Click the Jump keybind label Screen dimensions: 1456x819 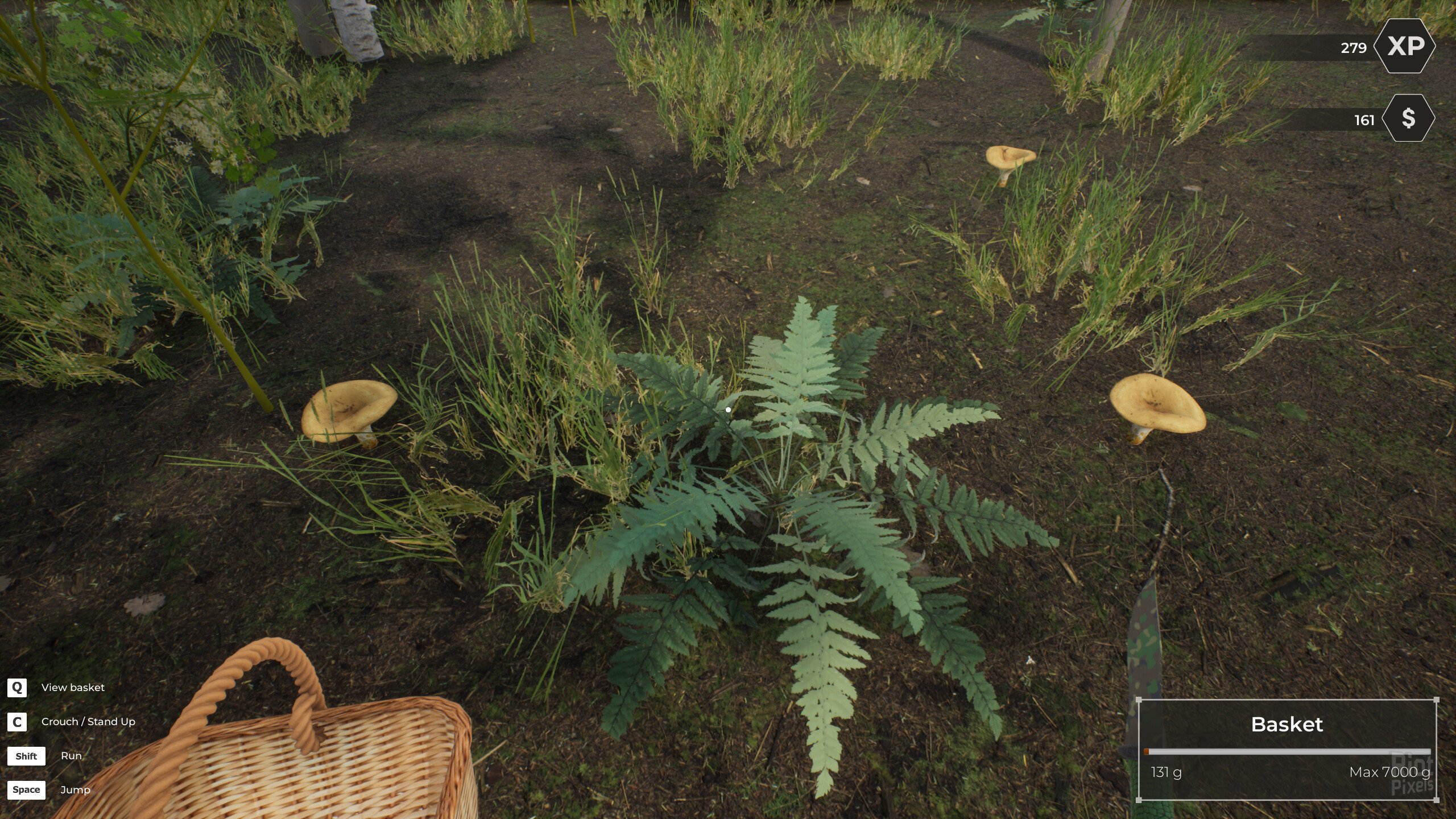[x=75, y=789]
